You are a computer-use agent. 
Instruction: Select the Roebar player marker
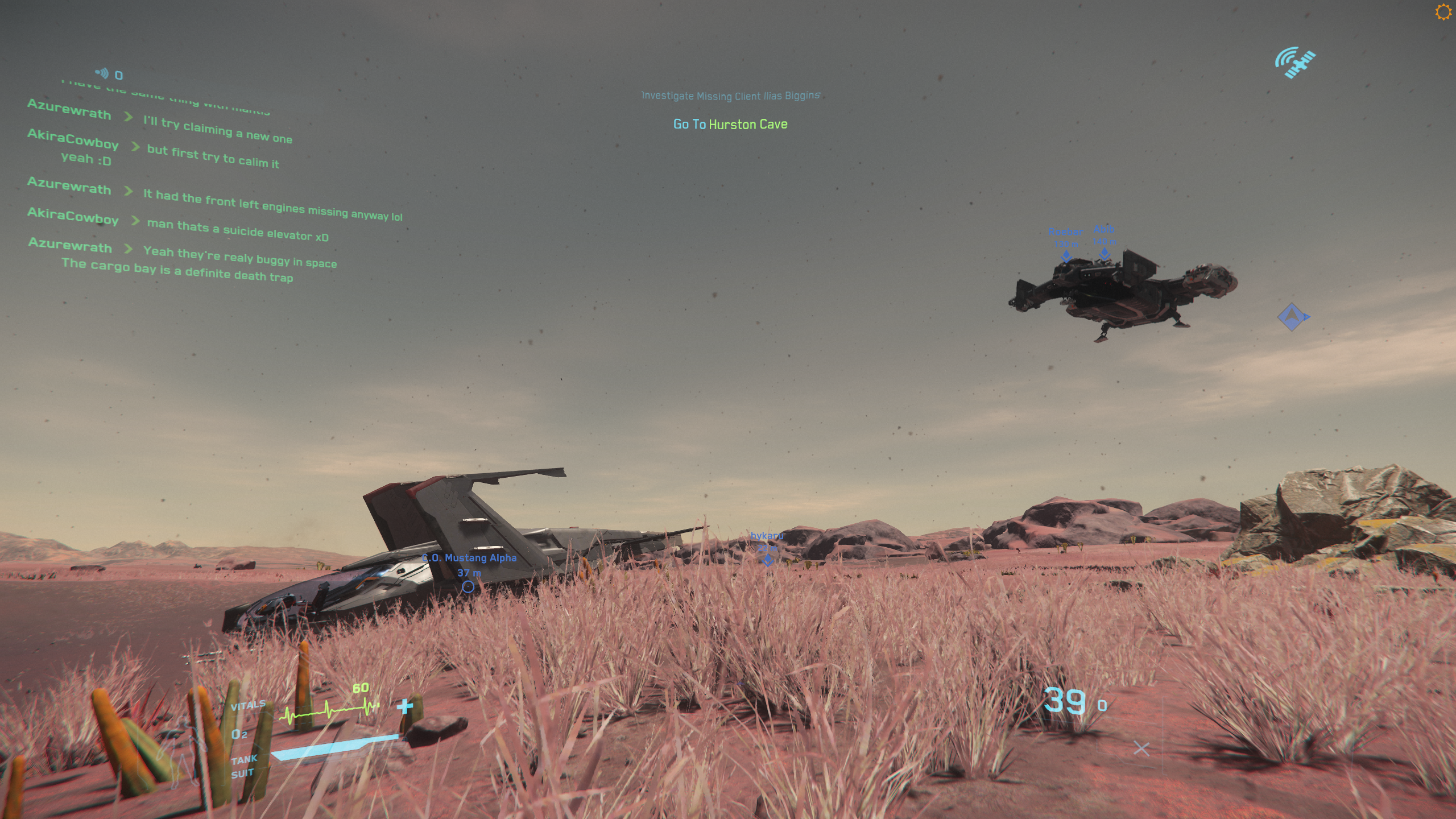tap(1066, 256)
